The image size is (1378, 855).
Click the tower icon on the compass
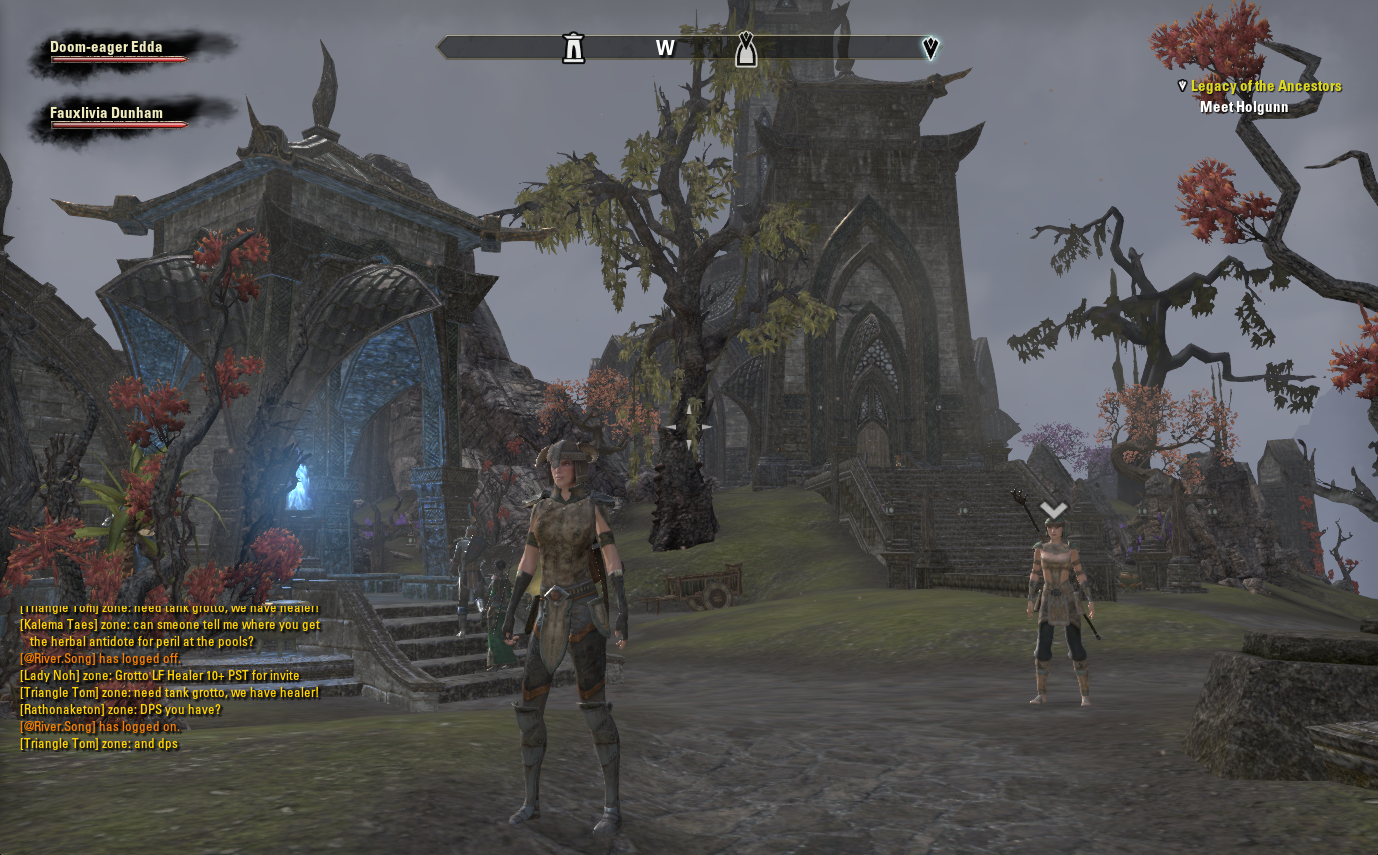coord(573,47)
